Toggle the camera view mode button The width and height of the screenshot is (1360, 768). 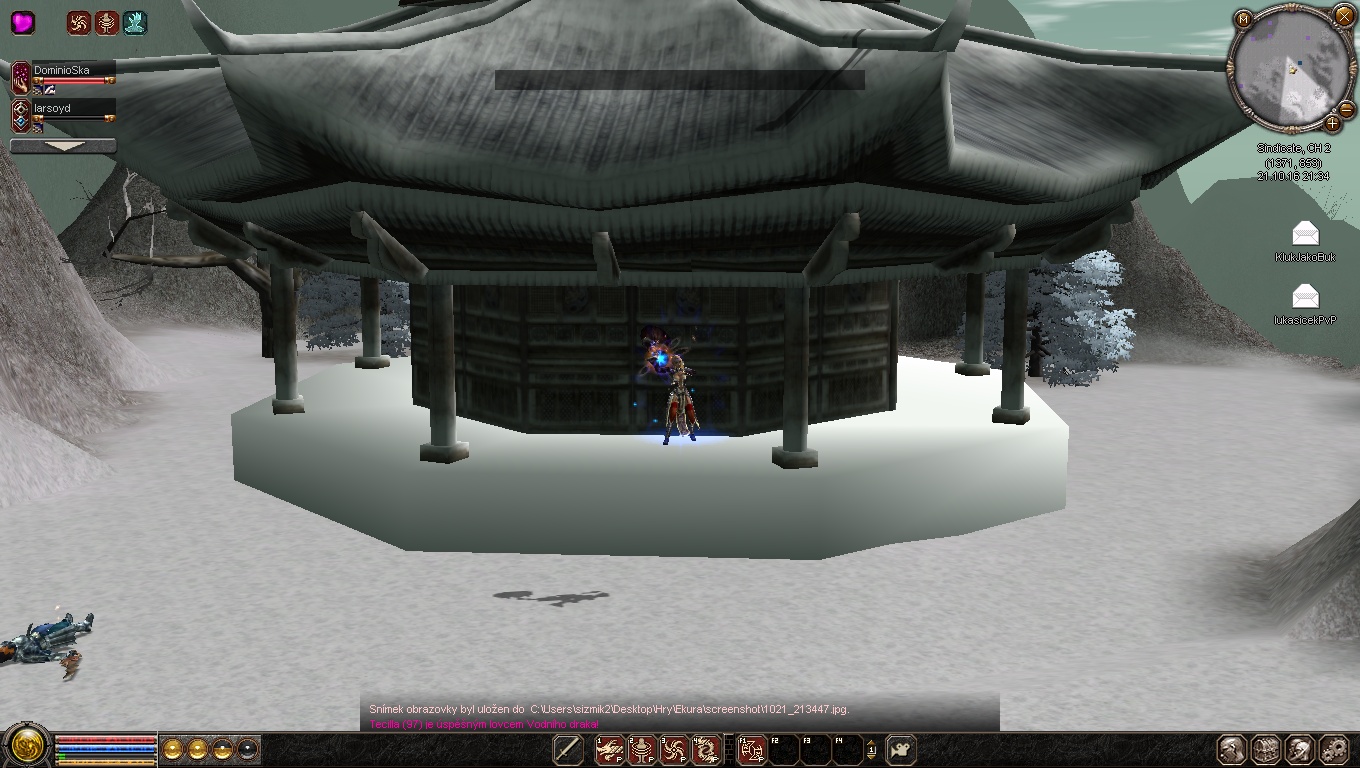(901, 749)
